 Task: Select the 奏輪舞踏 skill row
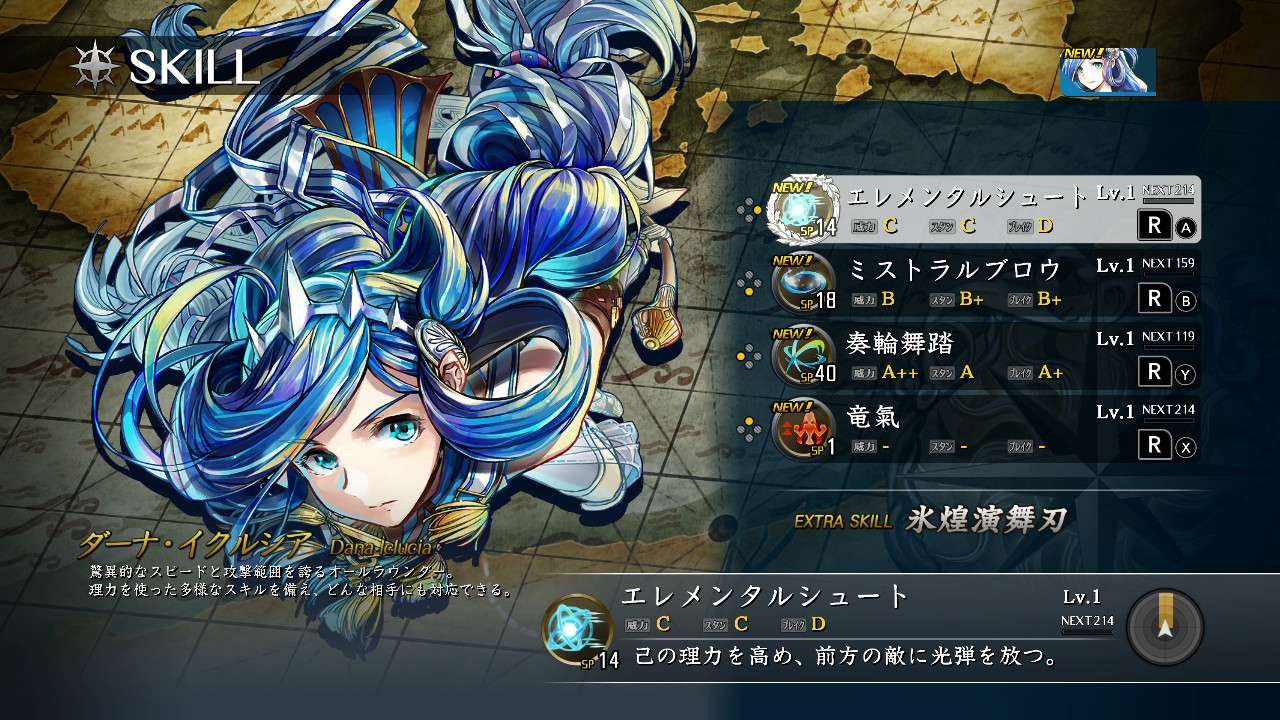(983, 357)
